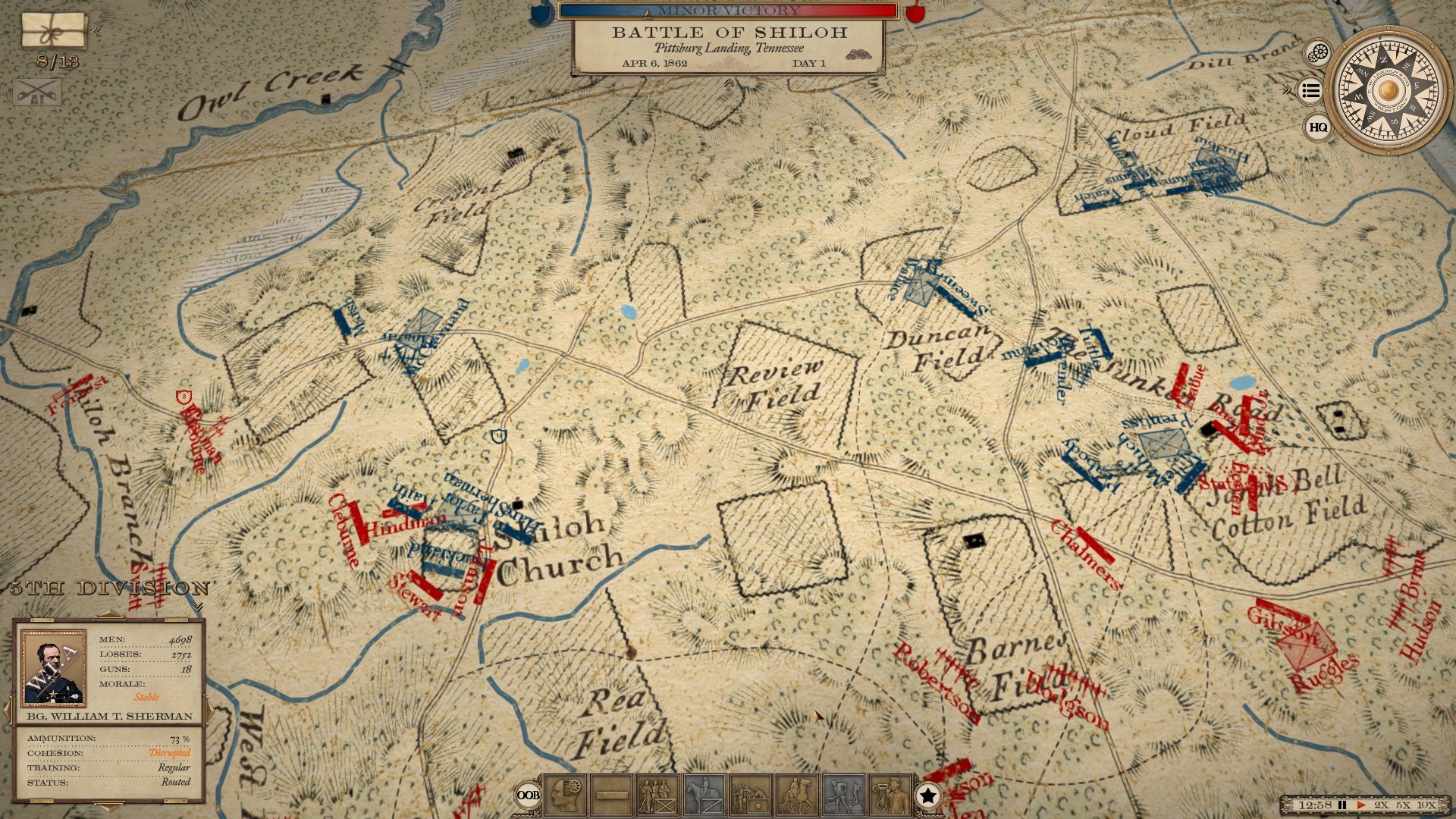Select the cavalry horseman unit filter
The image size is (1456, 819).
point(704,795)
